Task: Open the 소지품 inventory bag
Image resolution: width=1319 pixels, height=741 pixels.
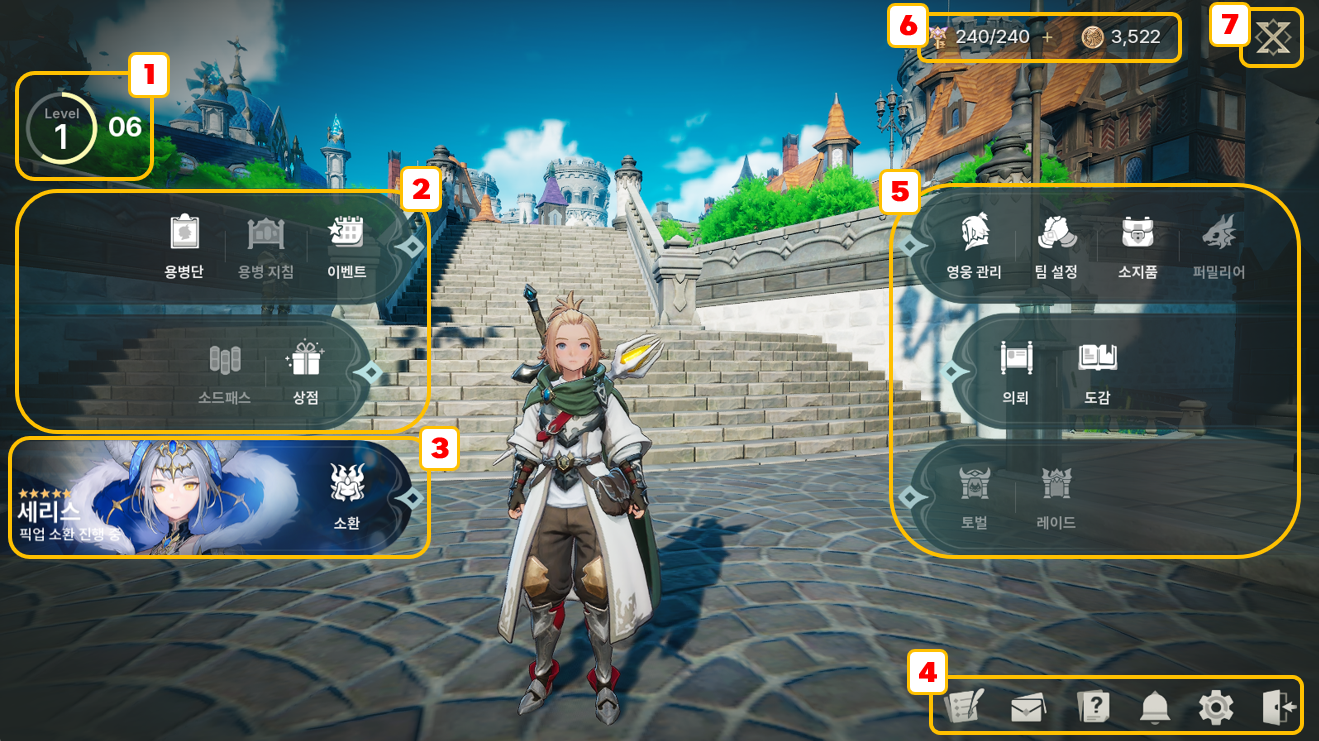Action: pyautogui.click(x=1137, y=245)
